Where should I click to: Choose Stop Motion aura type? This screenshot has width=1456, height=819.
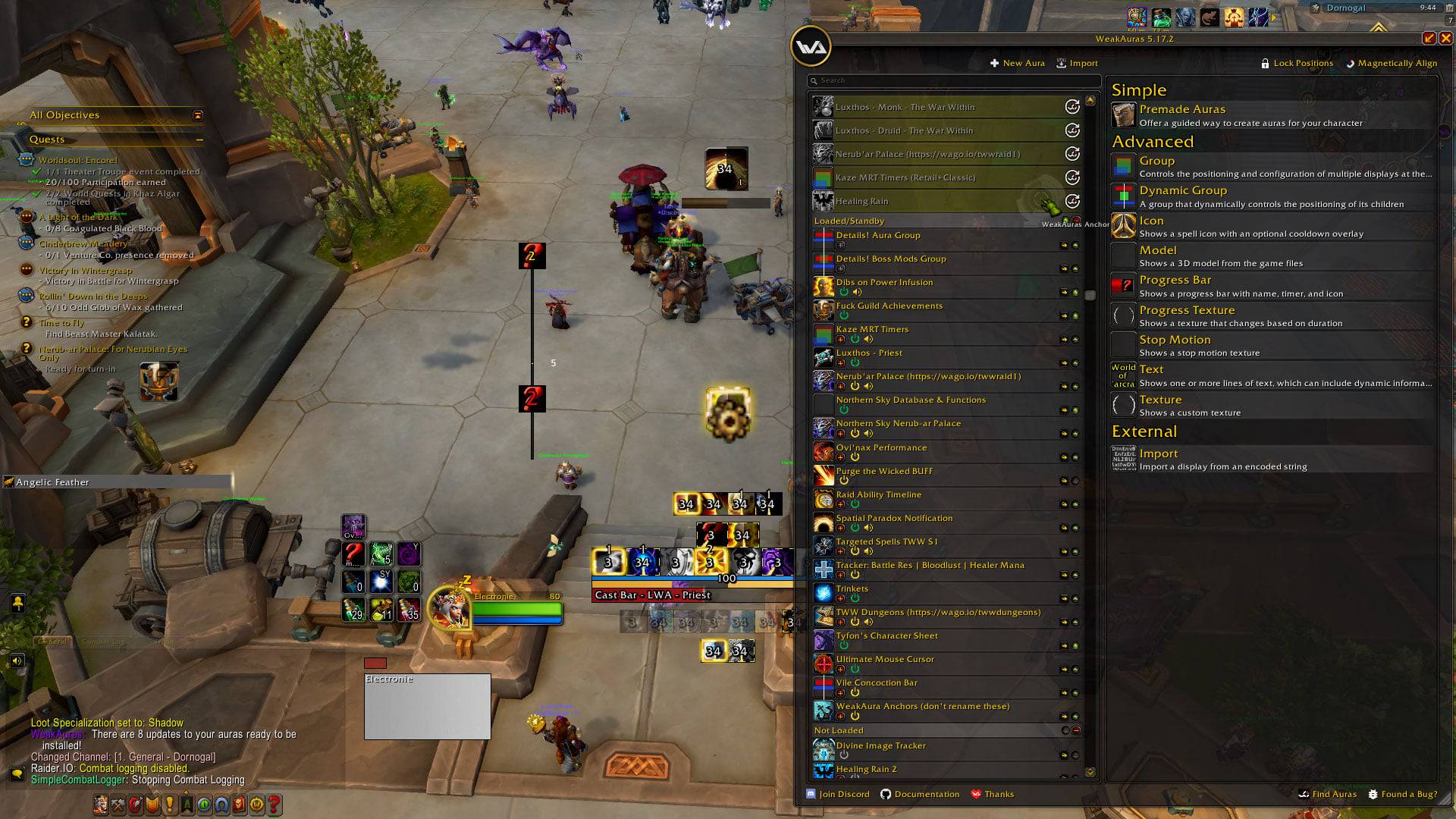1174,340
